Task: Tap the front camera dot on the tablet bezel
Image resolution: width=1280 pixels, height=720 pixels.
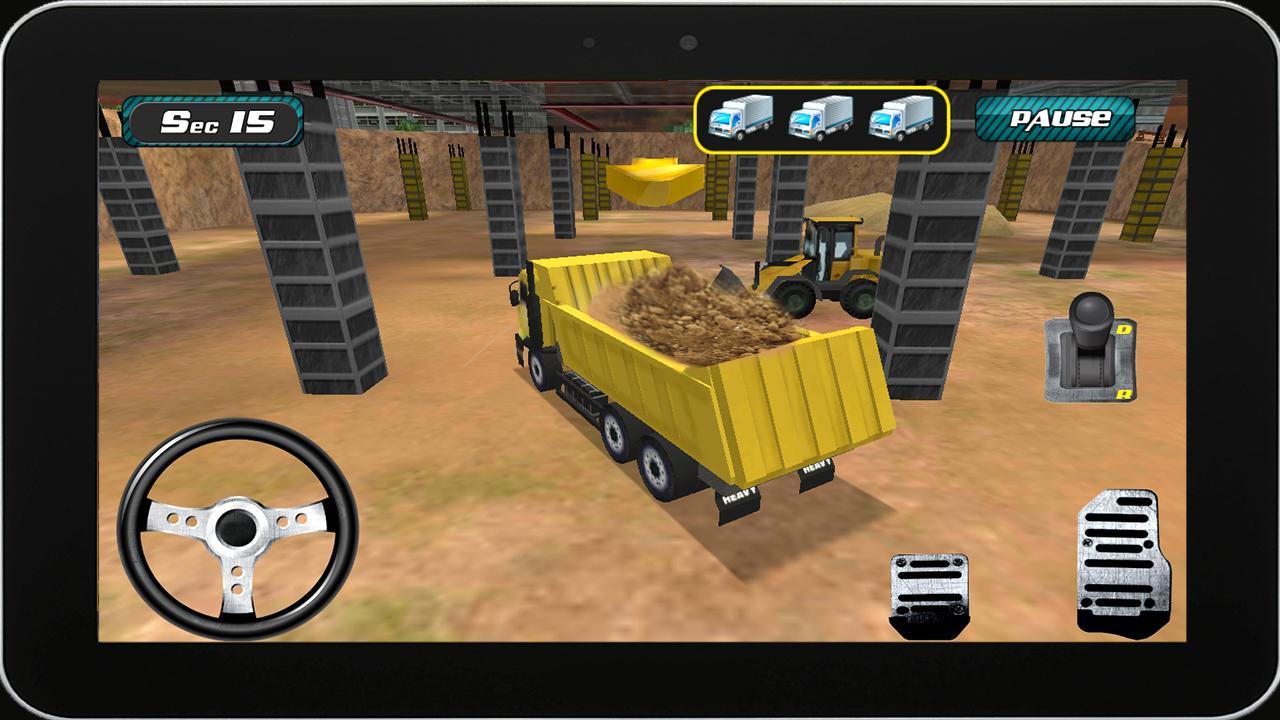Action: click(x=686, y=42)
